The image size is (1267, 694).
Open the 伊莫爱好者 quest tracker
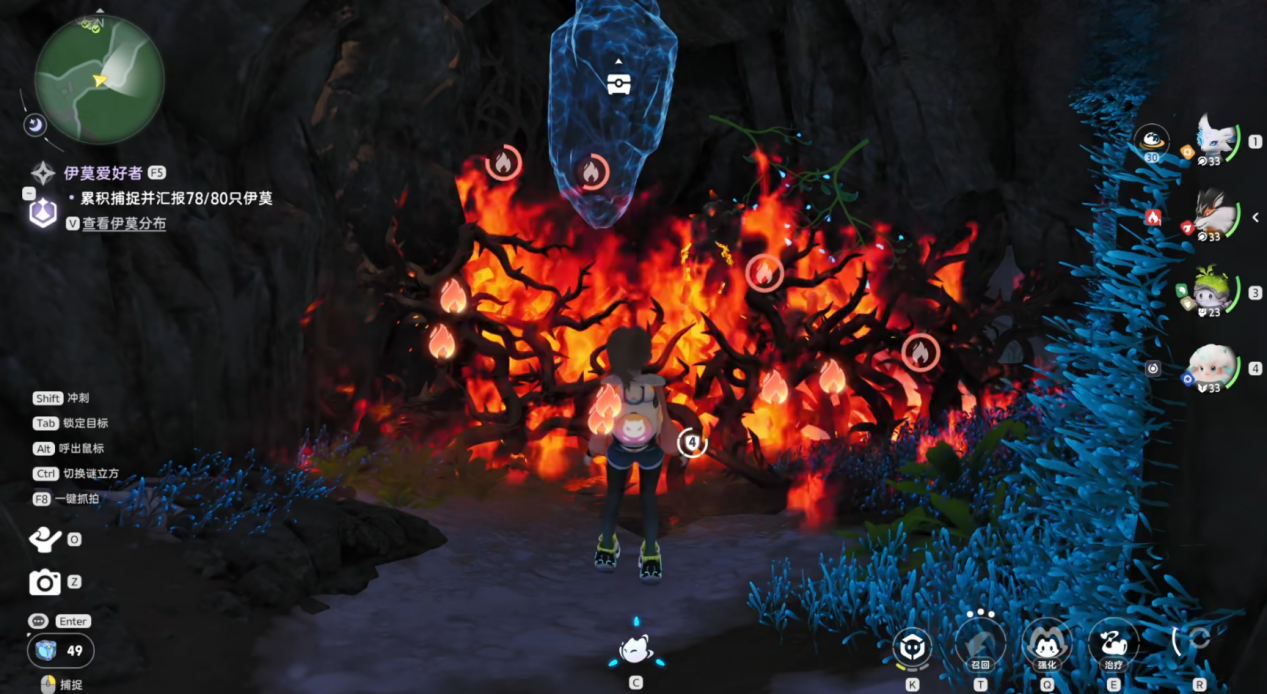tap(103, 172)
